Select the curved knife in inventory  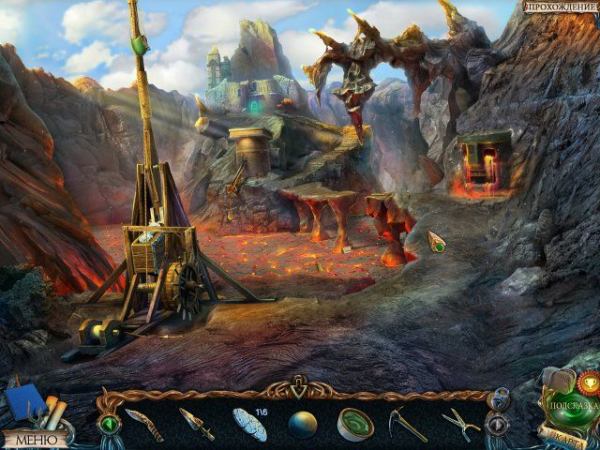tap(144, 423)
